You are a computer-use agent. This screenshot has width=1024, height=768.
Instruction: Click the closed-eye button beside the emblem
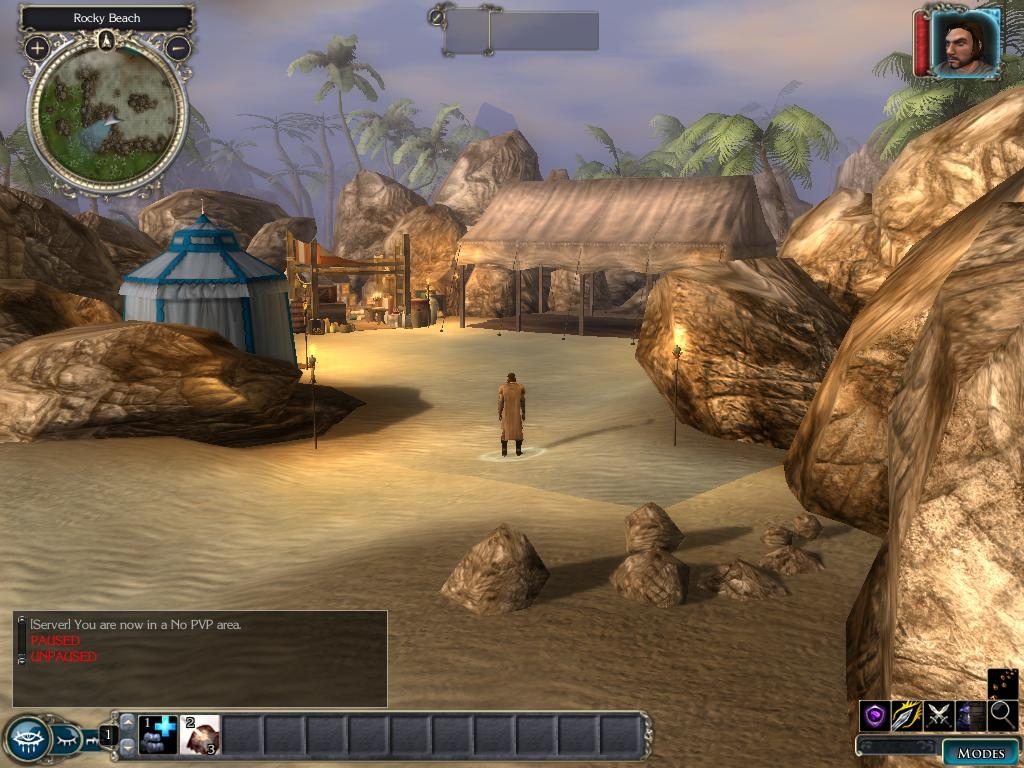(x=66, y=740)
